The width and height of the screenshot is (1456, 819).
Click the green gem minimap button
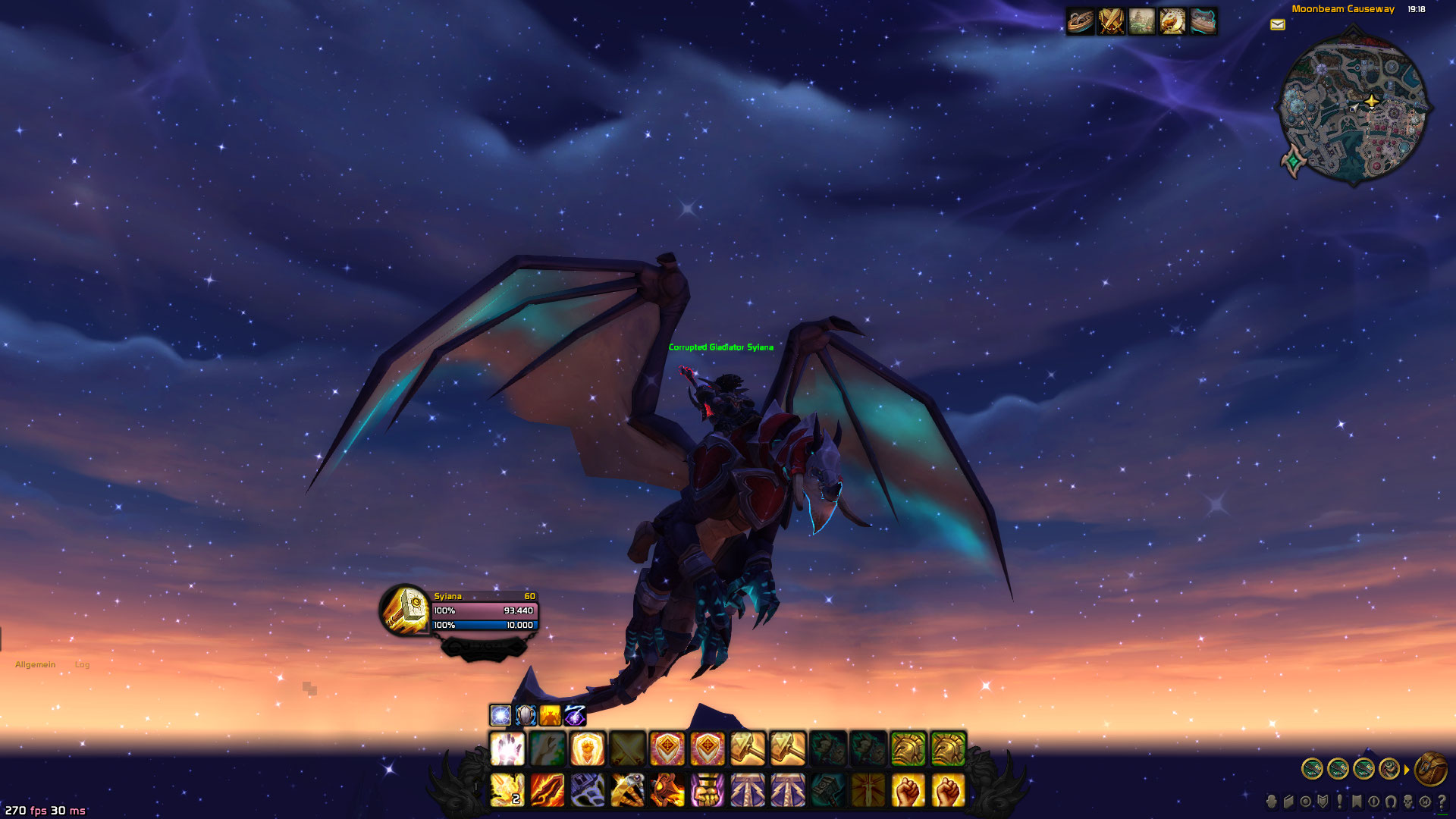tap(1293, 161)
